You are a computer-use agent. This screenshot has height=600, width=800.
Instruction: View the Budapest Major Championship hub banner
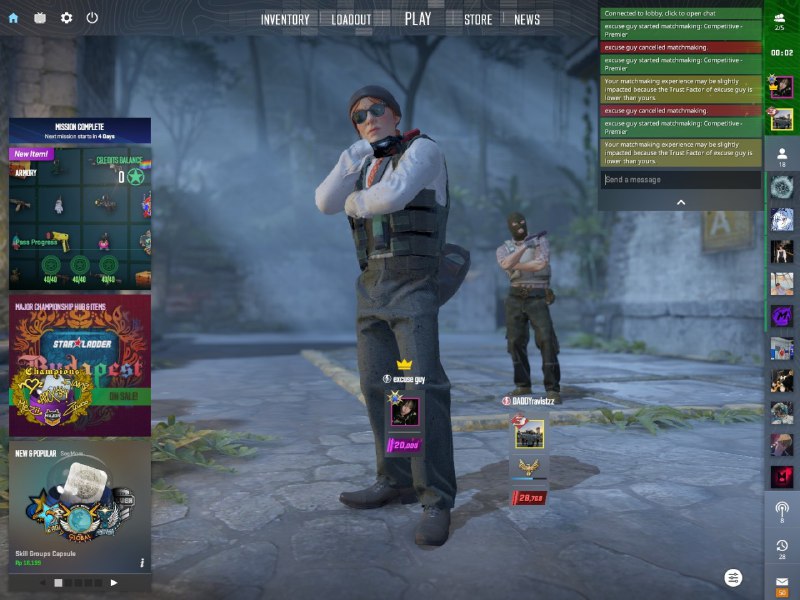pyautogui.click(x=80, y=365)
